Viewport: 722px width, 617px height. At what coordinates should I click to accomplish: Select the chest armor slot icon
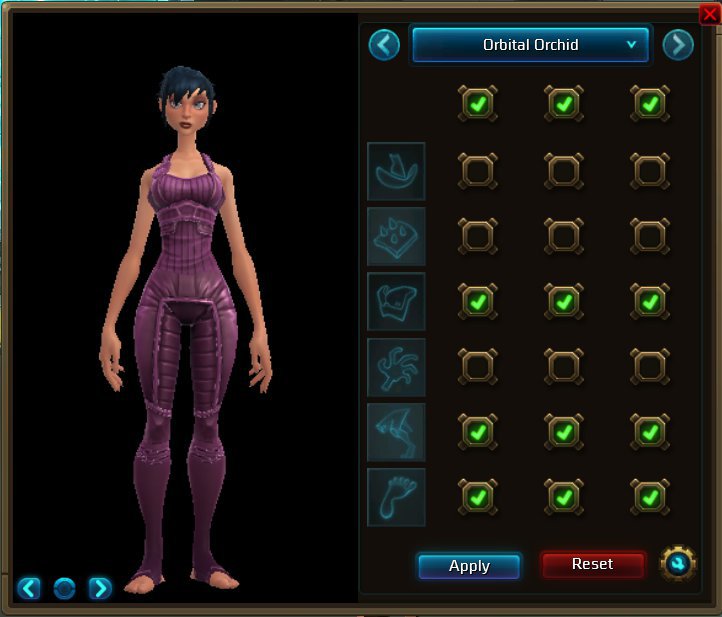(x=396, y=301)
